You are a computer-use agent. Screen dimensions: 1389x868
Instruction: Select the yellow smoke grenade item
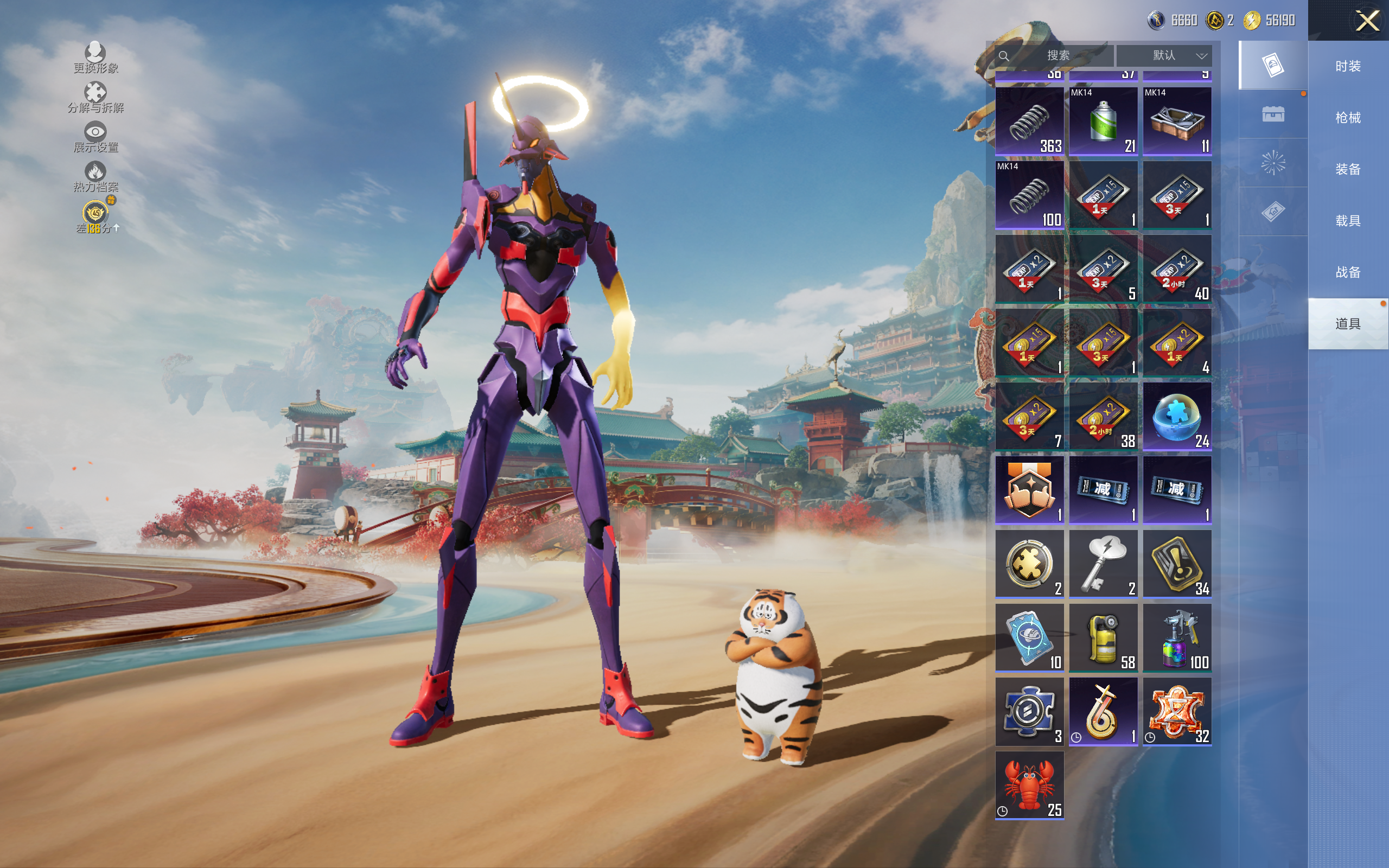point(1103,637)
